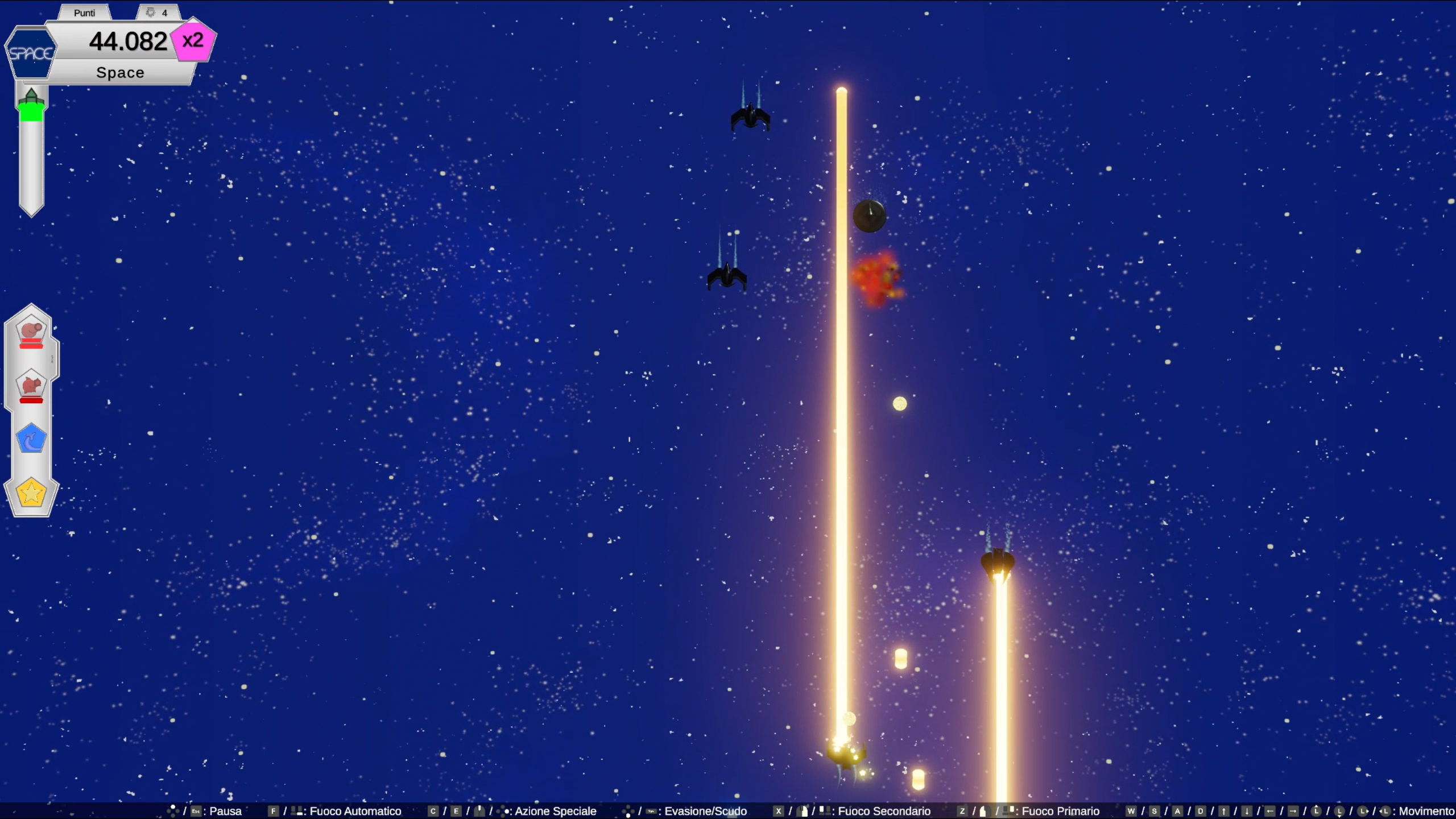Viewport: 1456px width, 819px height.
Task: Open Pausa from the bottom bar
Action: [x=225, y=811]
